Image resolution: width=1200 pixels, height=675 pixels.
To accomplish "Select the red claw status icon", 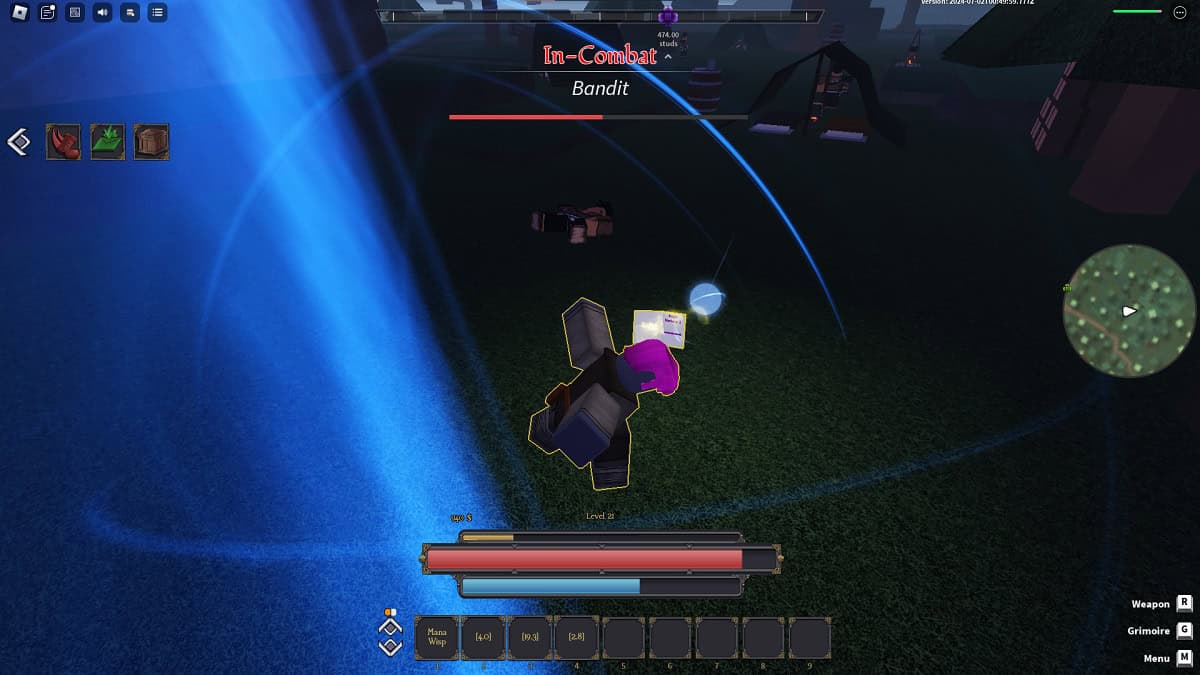I will point(64,142).
